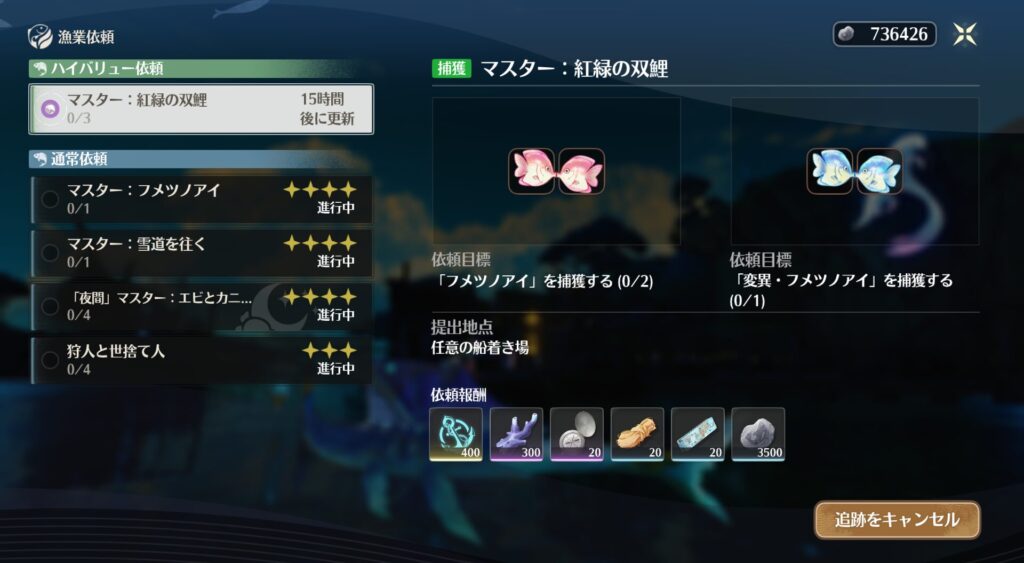Image resolution: width=1024 pixels, height=563 pixels.
Task: View the golden bait reward item
Action: click(x=637, y=434)
